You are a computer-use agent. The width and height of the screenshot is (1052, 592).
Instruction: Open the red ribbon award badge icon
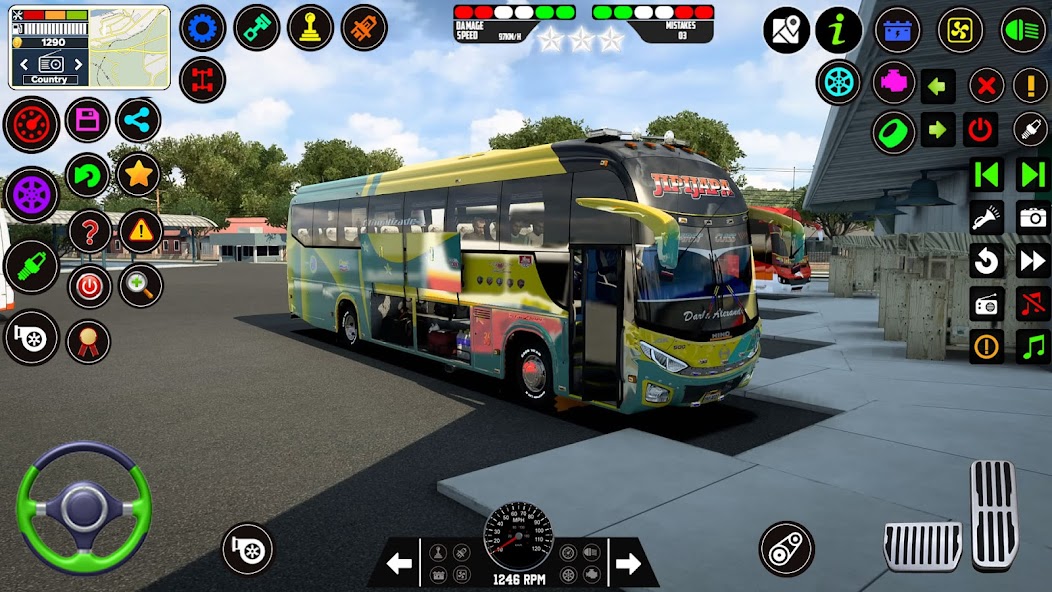(x=88, y=341)
